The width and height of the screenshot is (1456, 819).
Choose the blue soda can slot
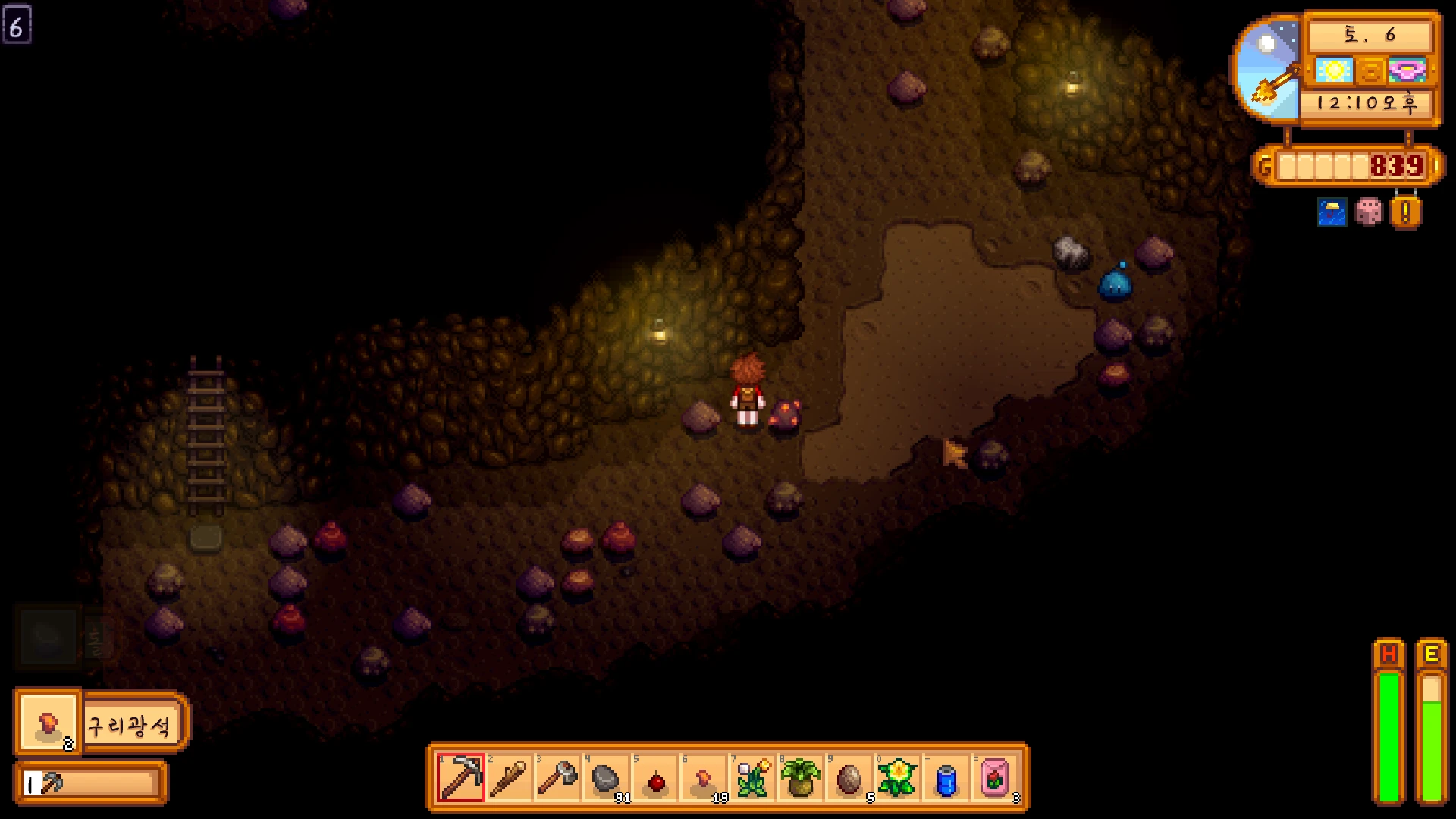tap(946, 777)
